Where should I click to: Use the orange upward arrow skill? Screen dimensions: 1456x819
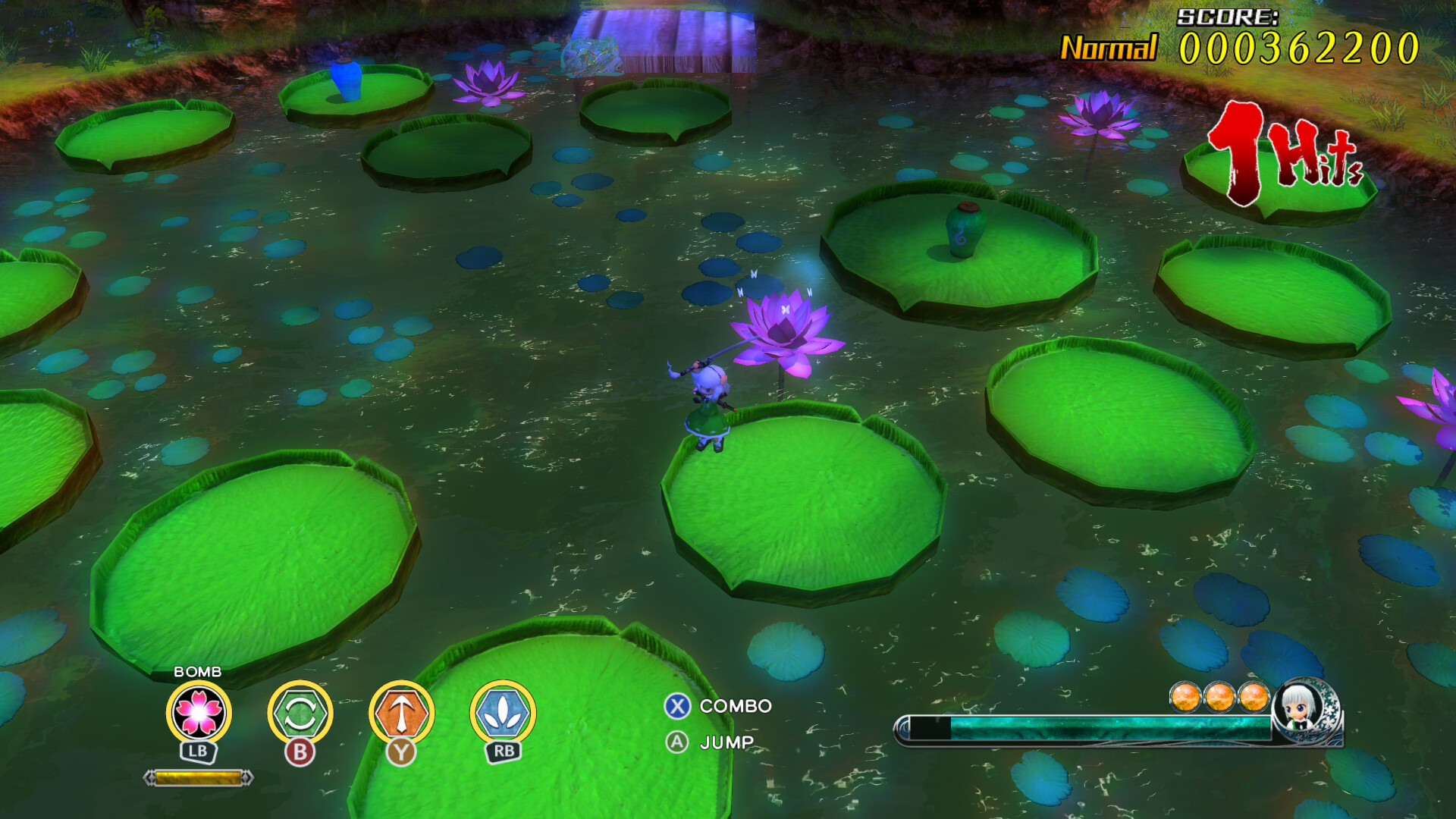tap(401, 713)
